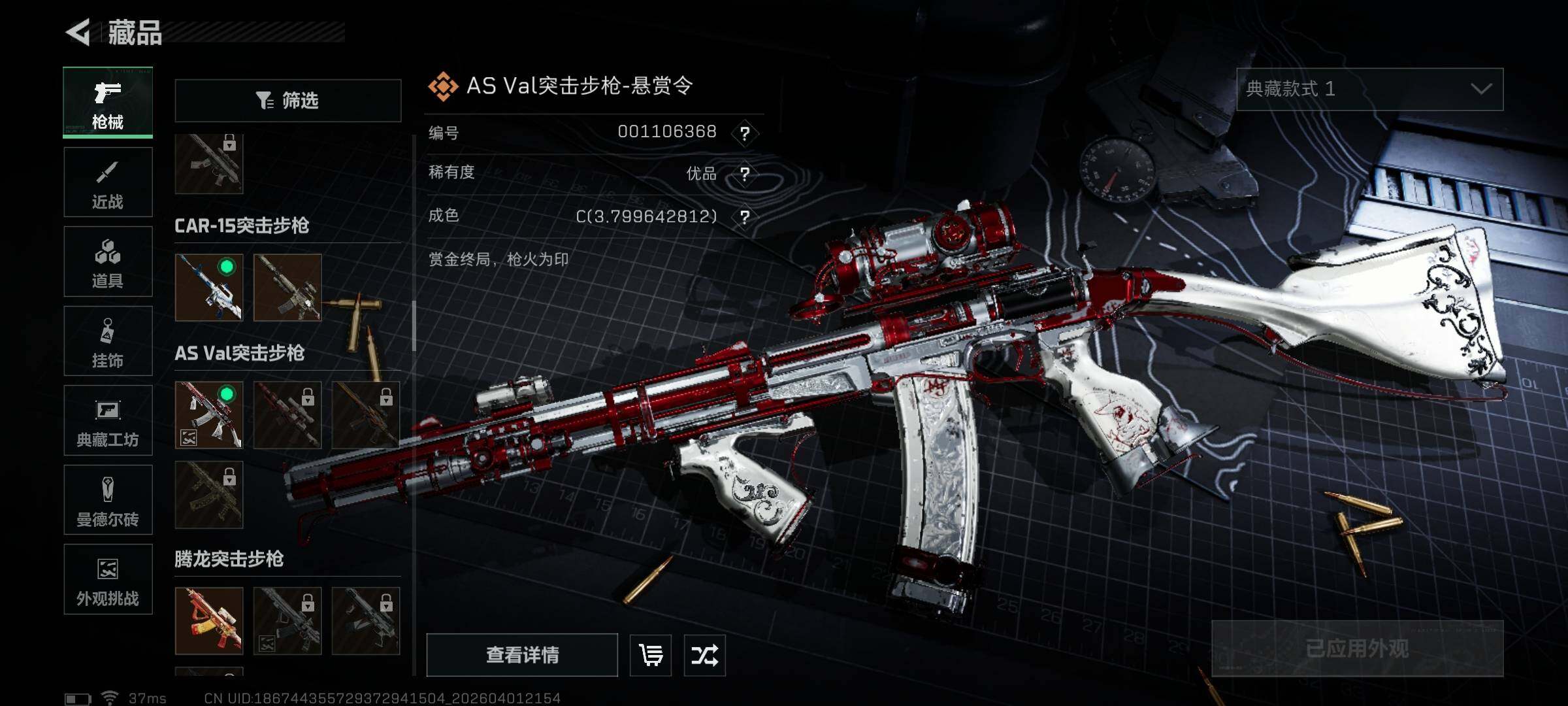
Task: Open the 典藏工坊 workshop tab
Action: [x=108, y=420]
